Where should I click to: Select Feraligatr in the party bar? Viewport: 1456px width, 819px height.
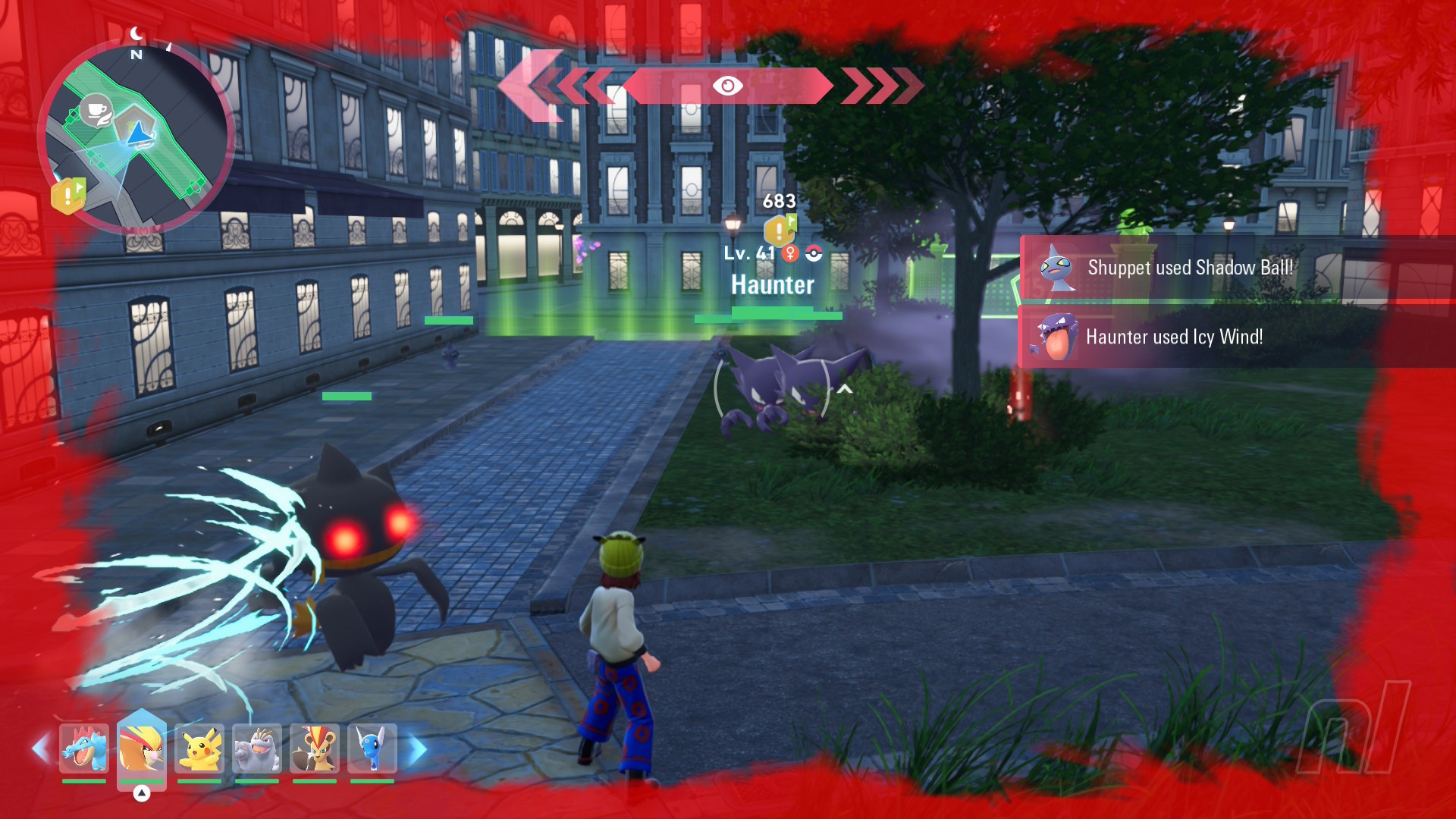[x=83, y=748]
